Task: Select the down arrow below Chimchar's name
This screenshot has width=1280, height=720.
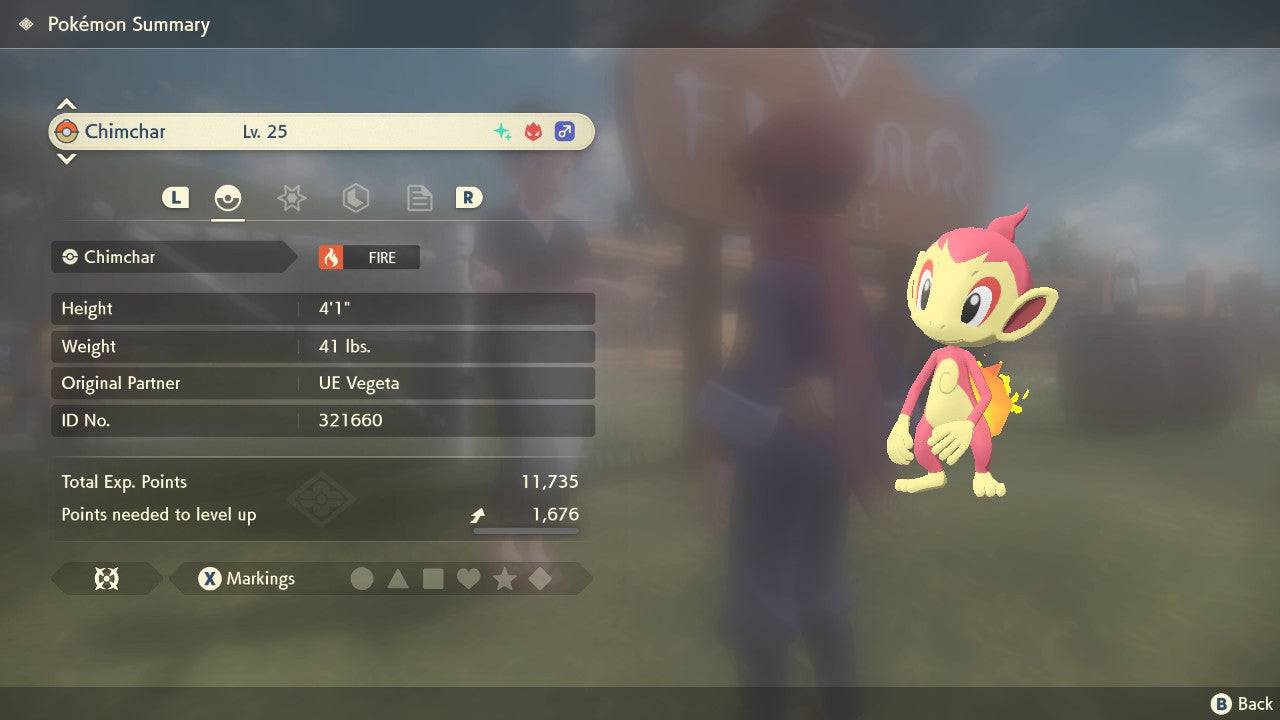Action: pos(66,158)
